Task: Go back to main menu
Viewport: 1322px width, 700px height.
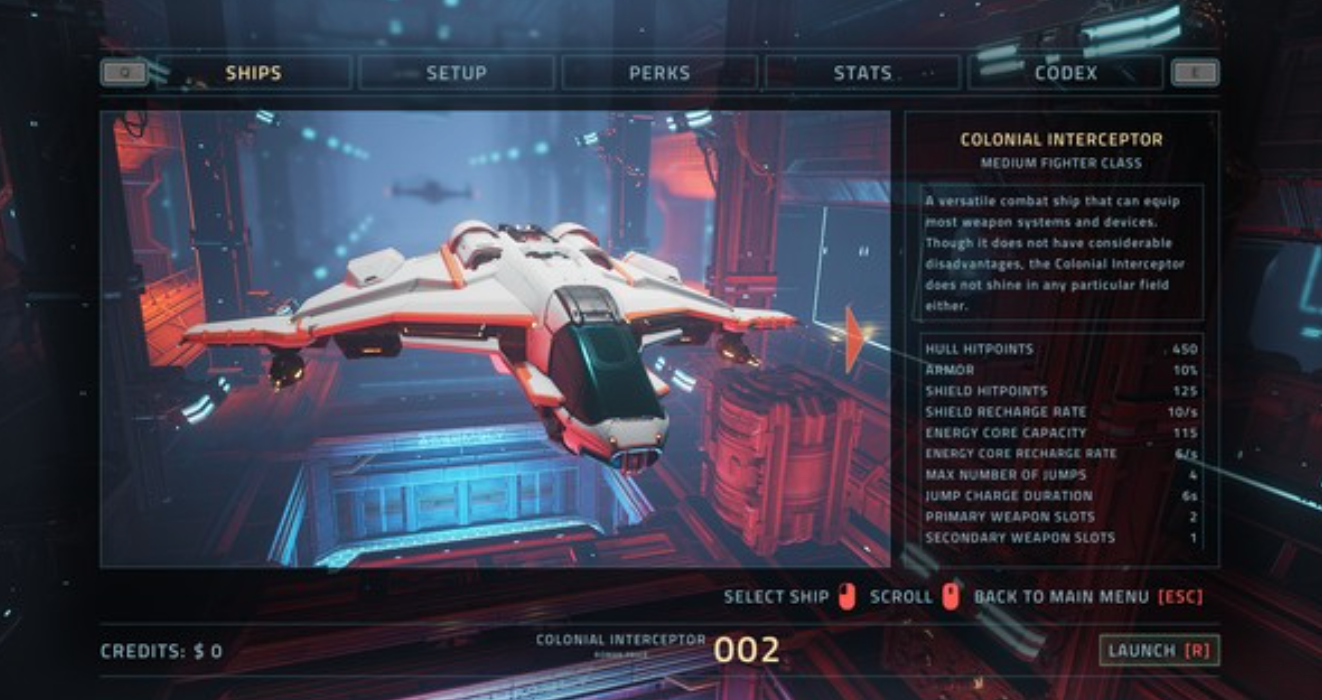Action: point(1087,597)
